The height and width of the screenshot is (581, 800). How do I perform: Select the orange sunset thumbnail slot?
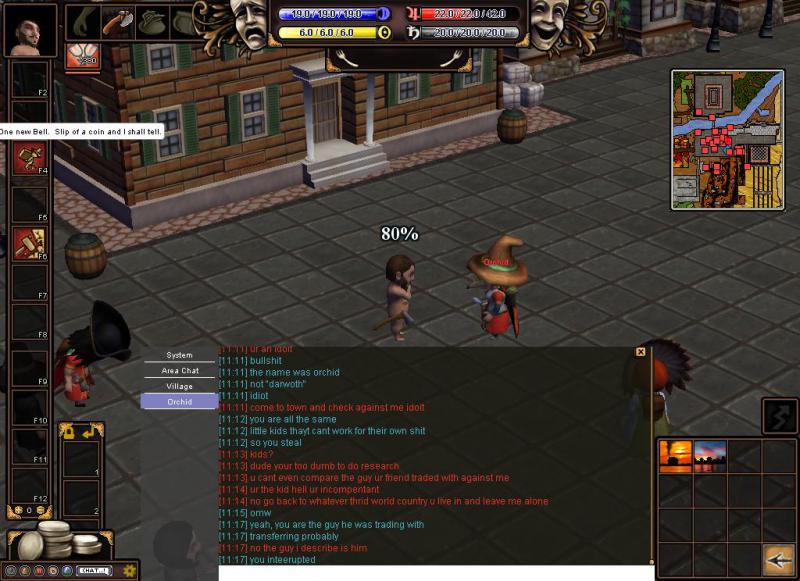click(x=675, y=455)
